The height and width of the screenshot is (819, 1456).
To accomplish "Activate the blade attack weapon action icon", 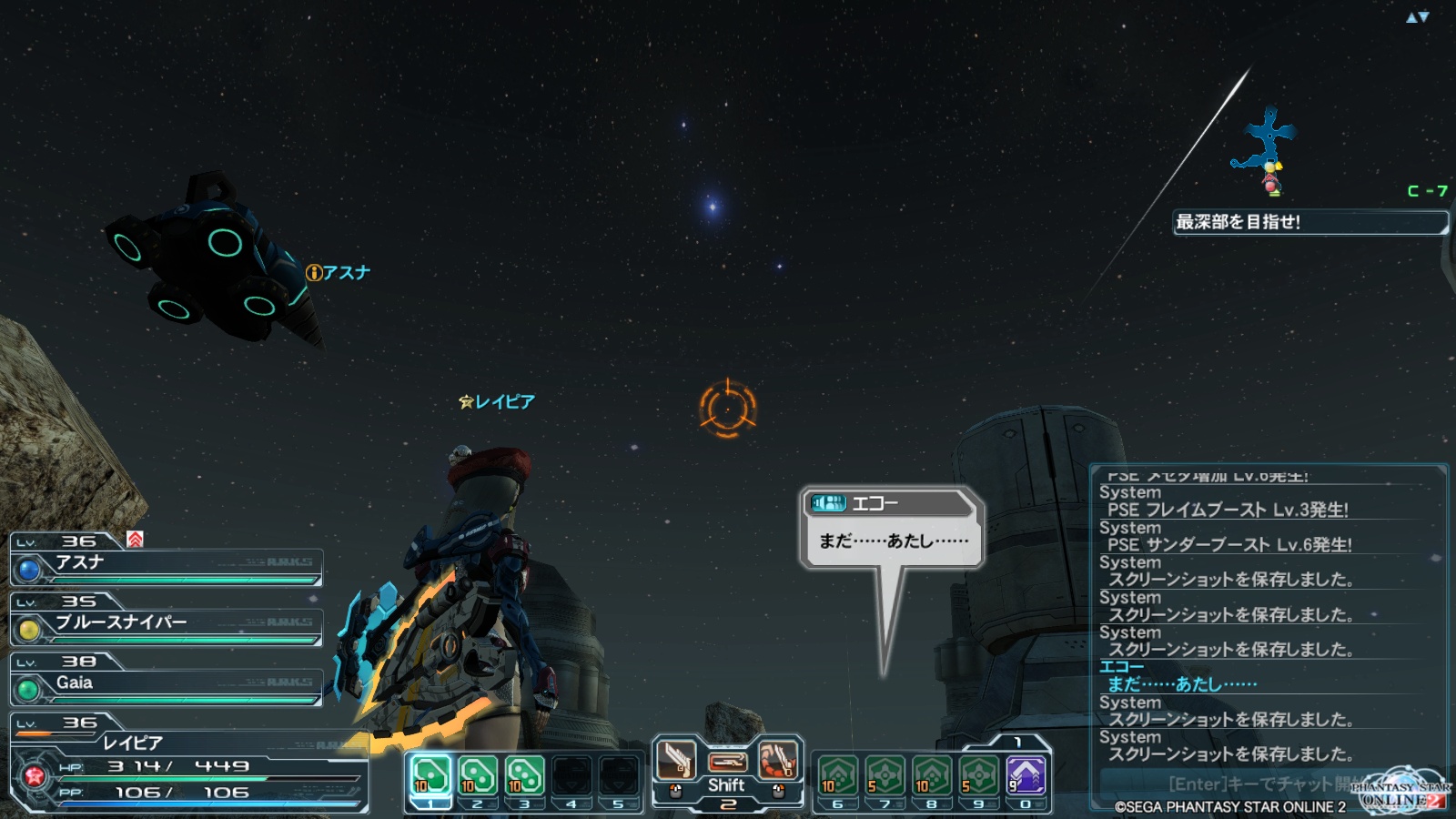I will click(676, 760).
